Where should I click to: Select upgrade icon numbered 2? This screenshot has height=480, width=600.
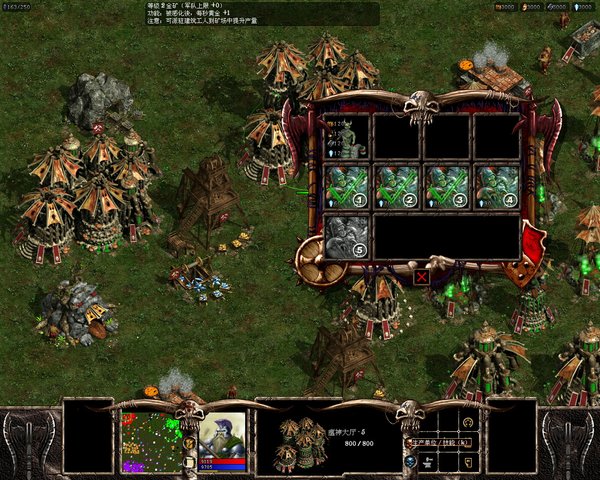click(x=396, y=187)
